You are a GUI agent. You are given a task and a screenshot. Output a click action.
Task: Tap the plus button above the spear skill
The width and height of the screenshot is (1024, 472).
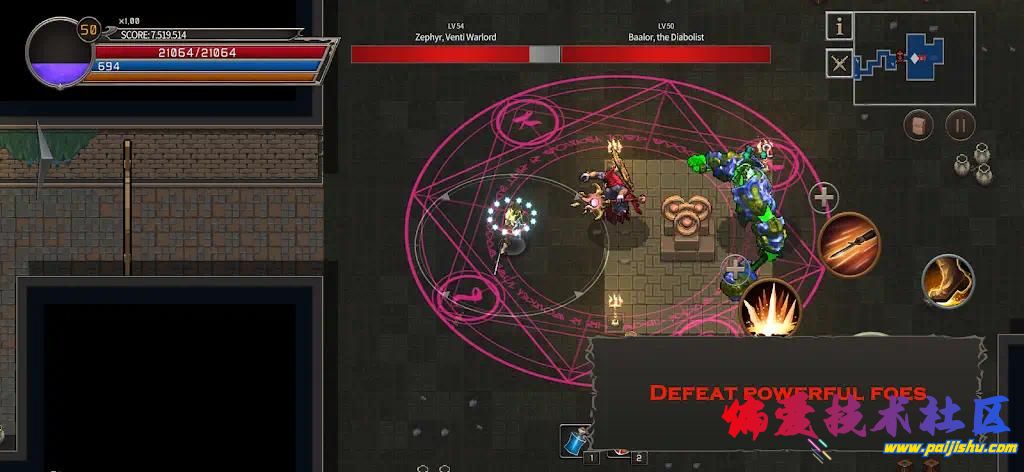(x=823, y=198)
